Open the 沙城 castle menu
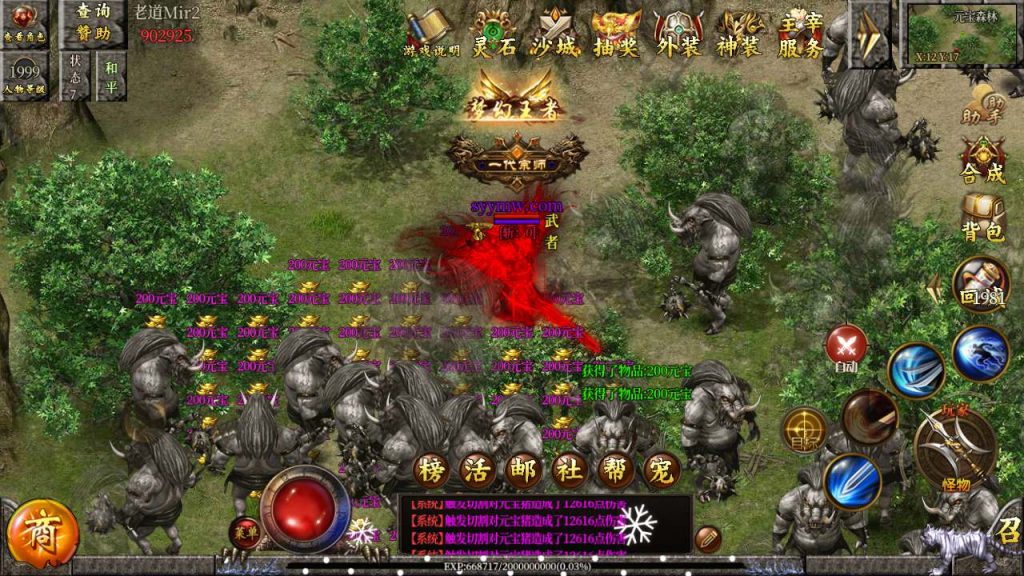The height and width of the screenshot is (576, 1024). [557, 33]
